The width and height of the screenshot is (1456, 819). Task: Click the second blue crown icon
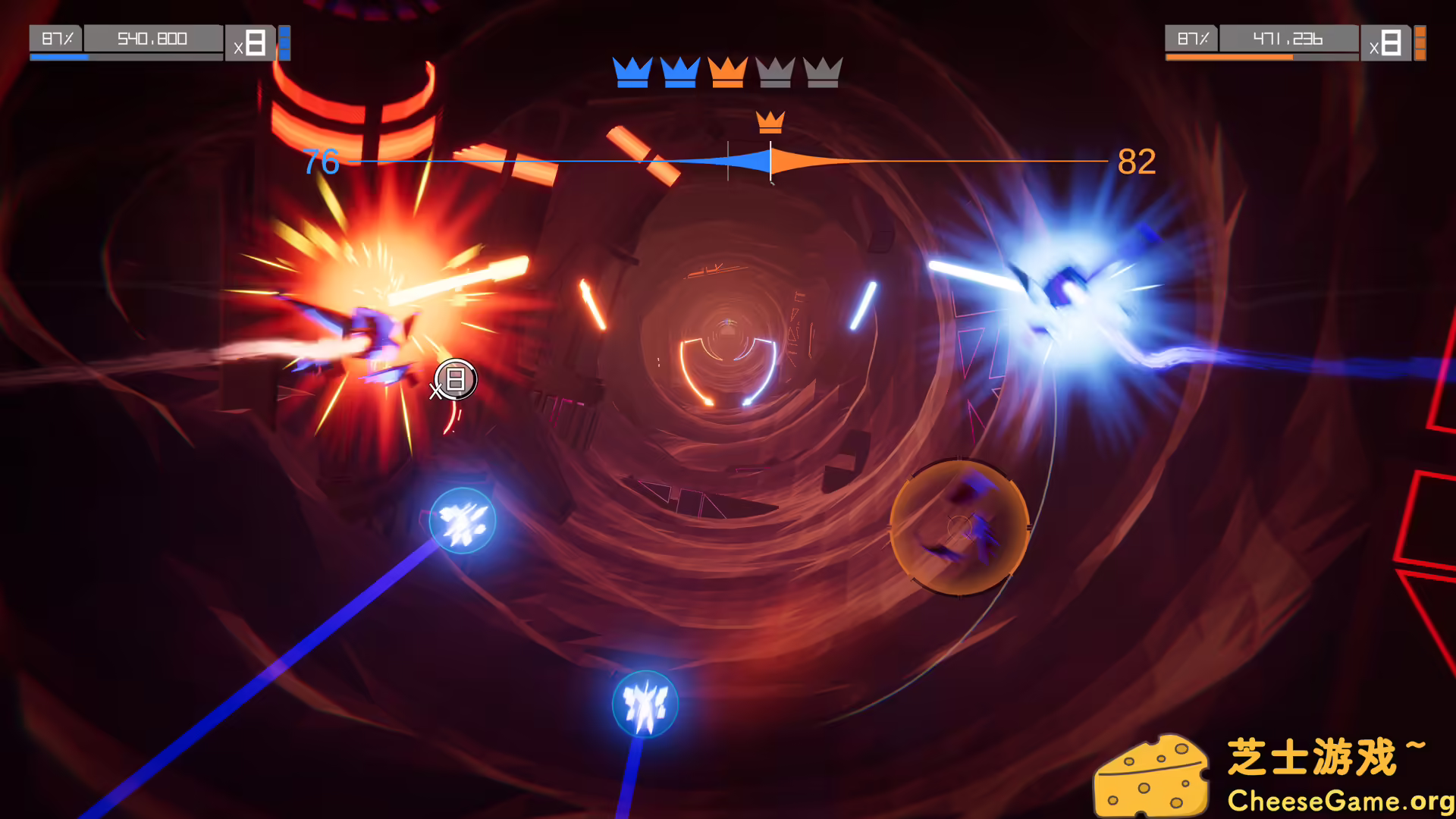[x=680, y=74]
